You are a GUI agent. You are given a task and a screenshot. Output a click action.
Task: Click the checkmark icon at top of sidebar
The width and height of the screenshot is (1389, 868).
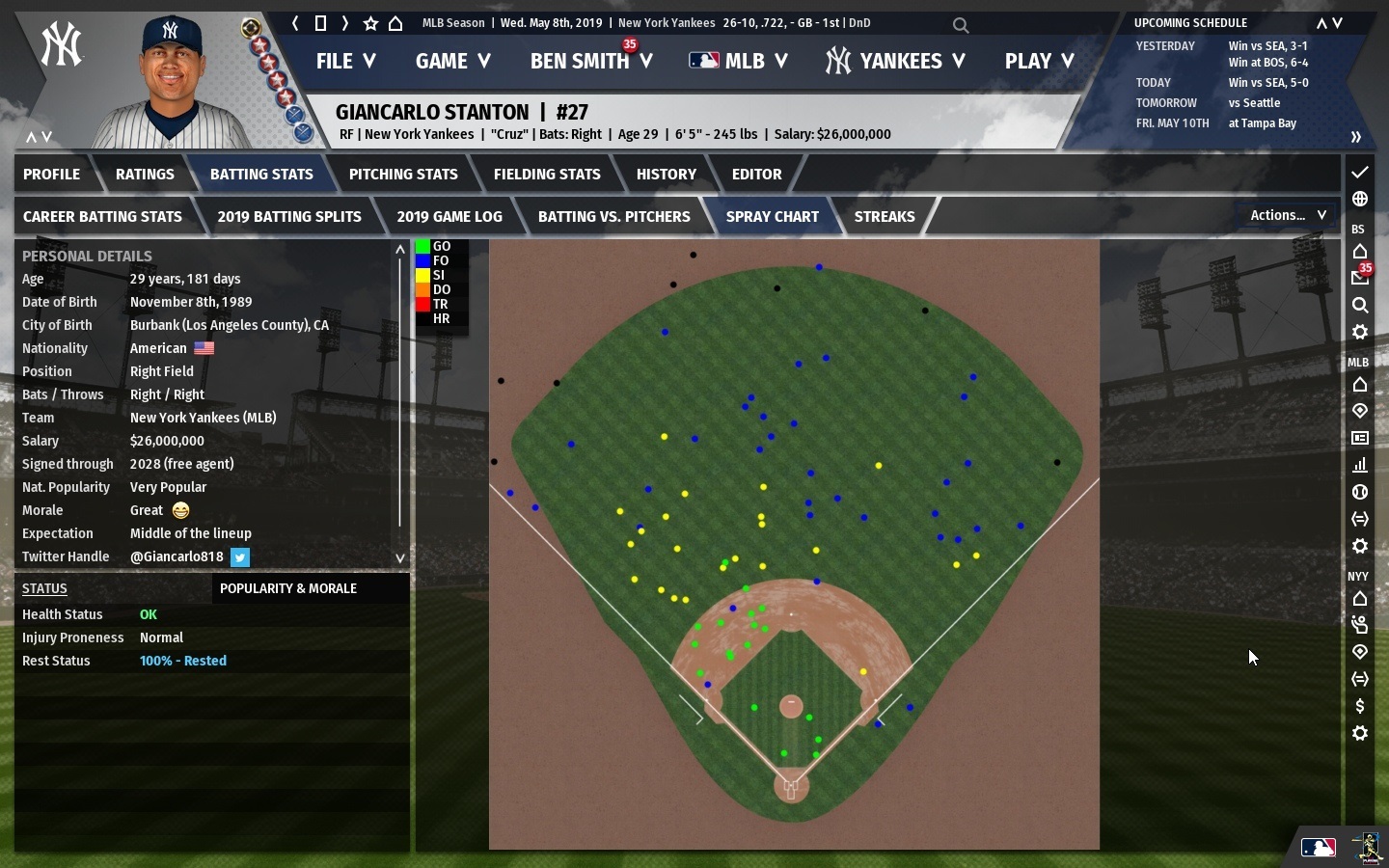tap(1360, 174)
